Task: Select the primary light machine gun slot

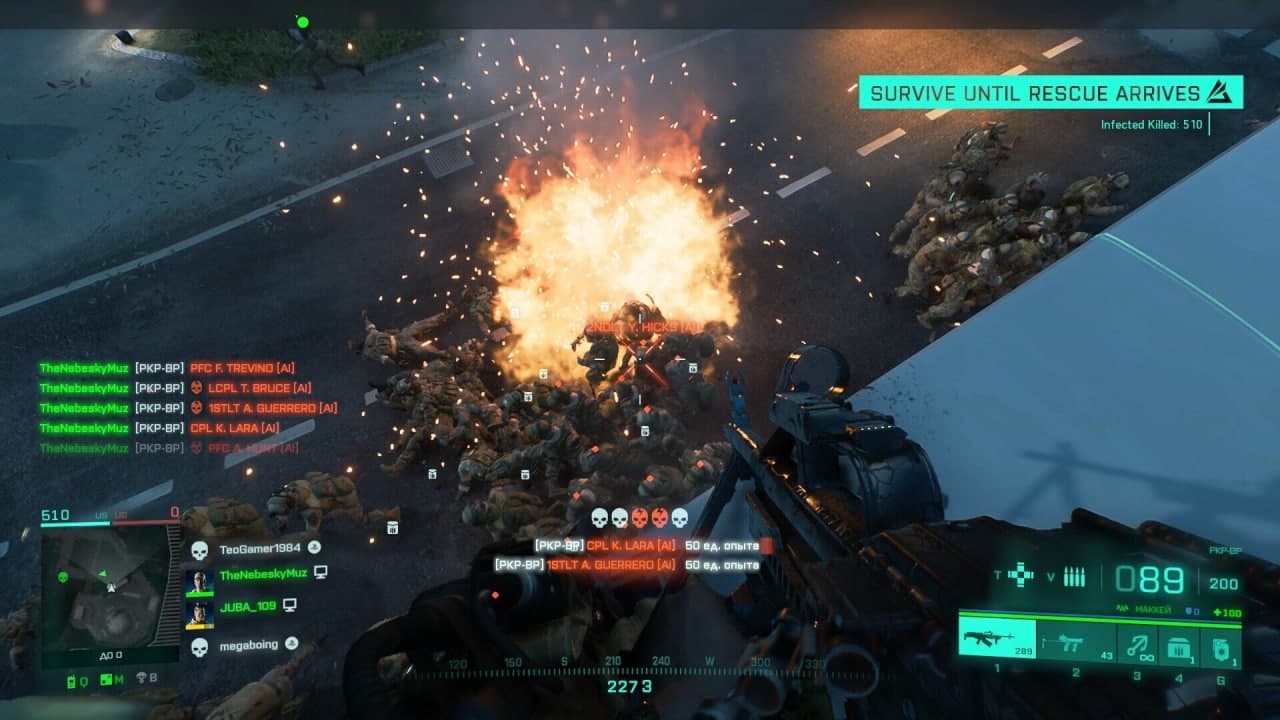Action: click(996, 638)
